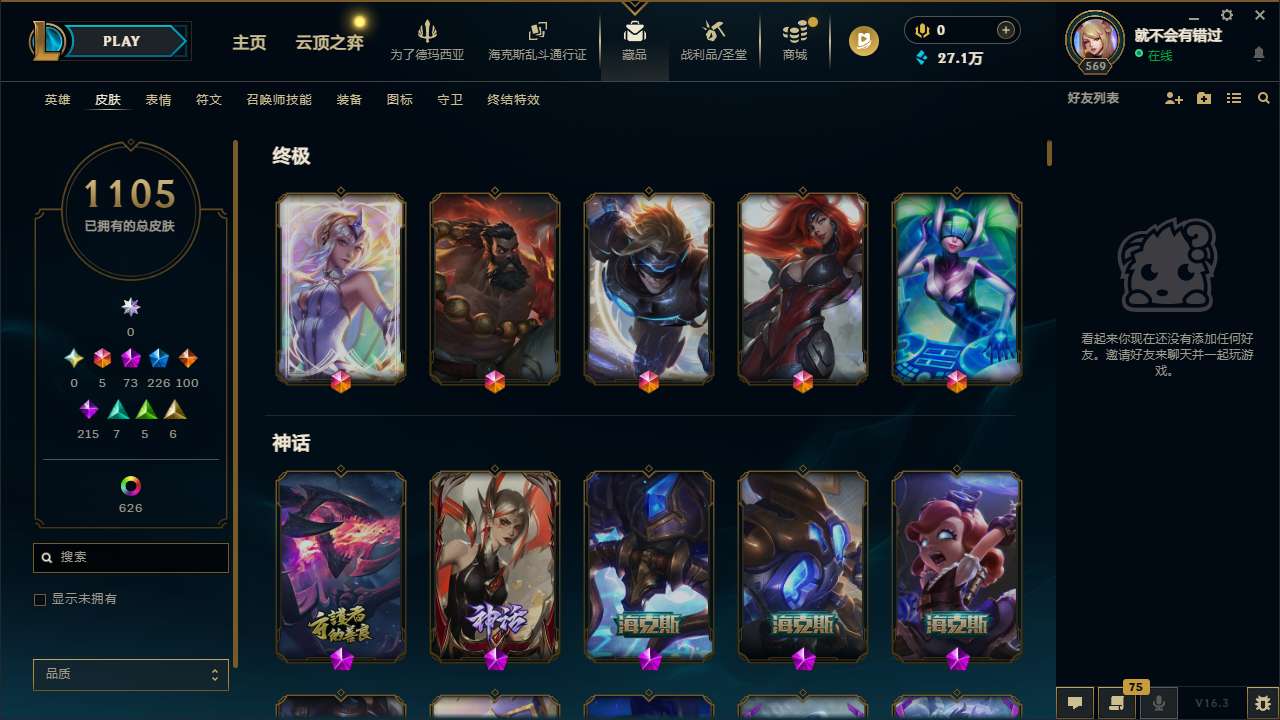
Task: Click the 搜索 search input field
Action: [131, 557]
